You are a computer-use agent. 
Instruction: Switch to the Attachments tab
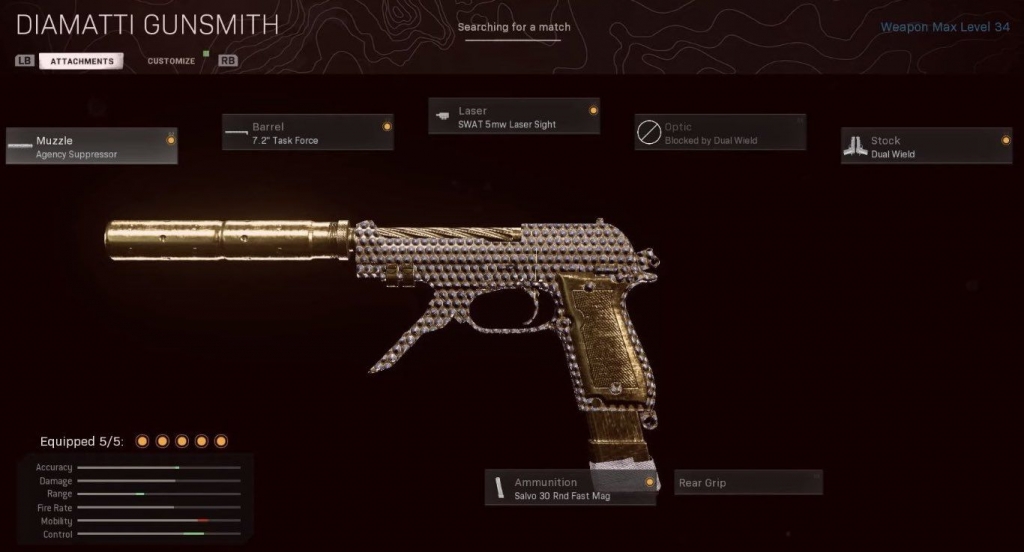coord(82,61)
